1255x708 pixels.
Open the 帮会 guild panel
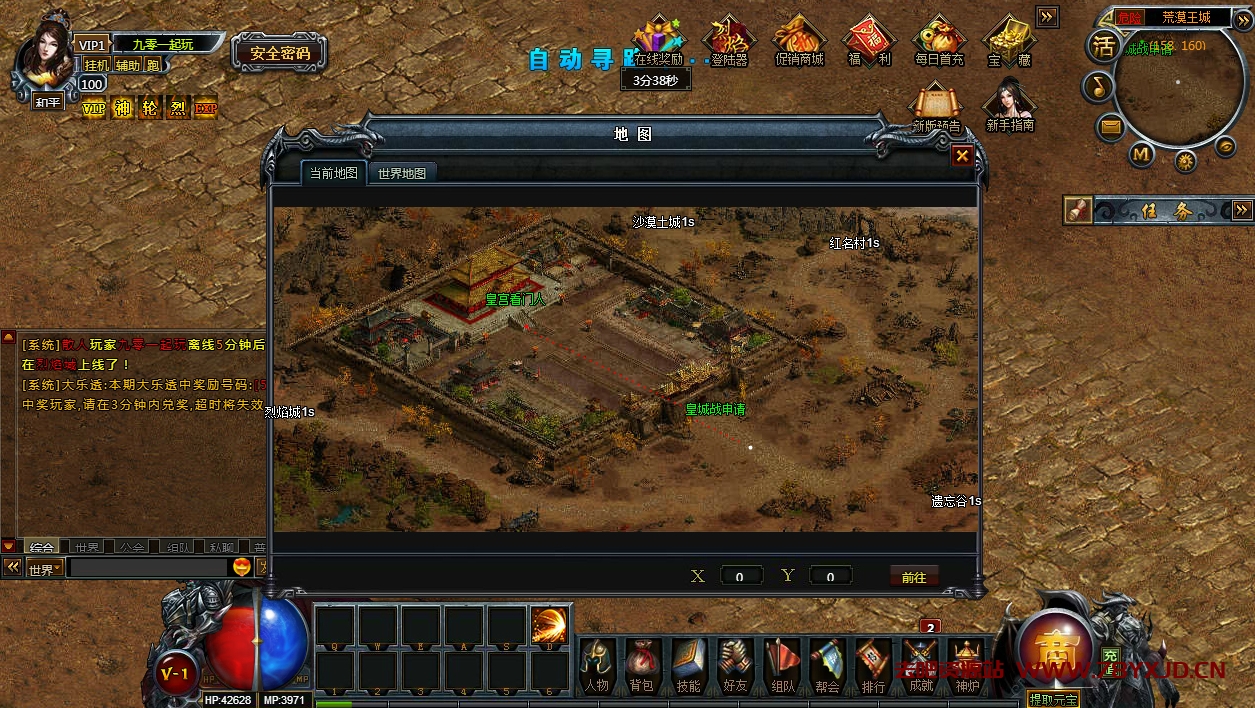(x=827, y=664)
